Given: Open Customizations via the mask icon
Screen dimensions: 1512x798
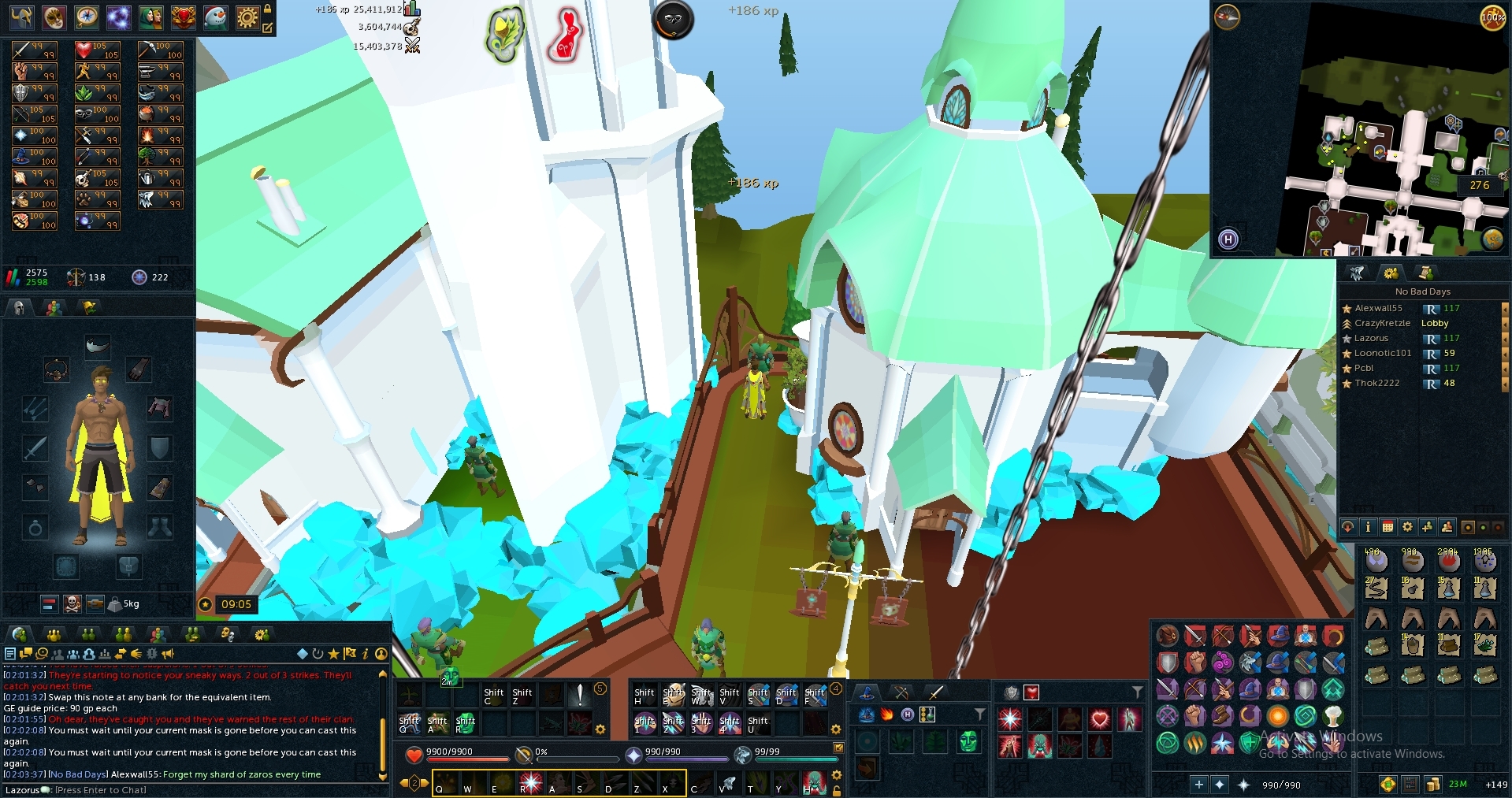Looking at the screenshot, I should click(x=54, y=17).
